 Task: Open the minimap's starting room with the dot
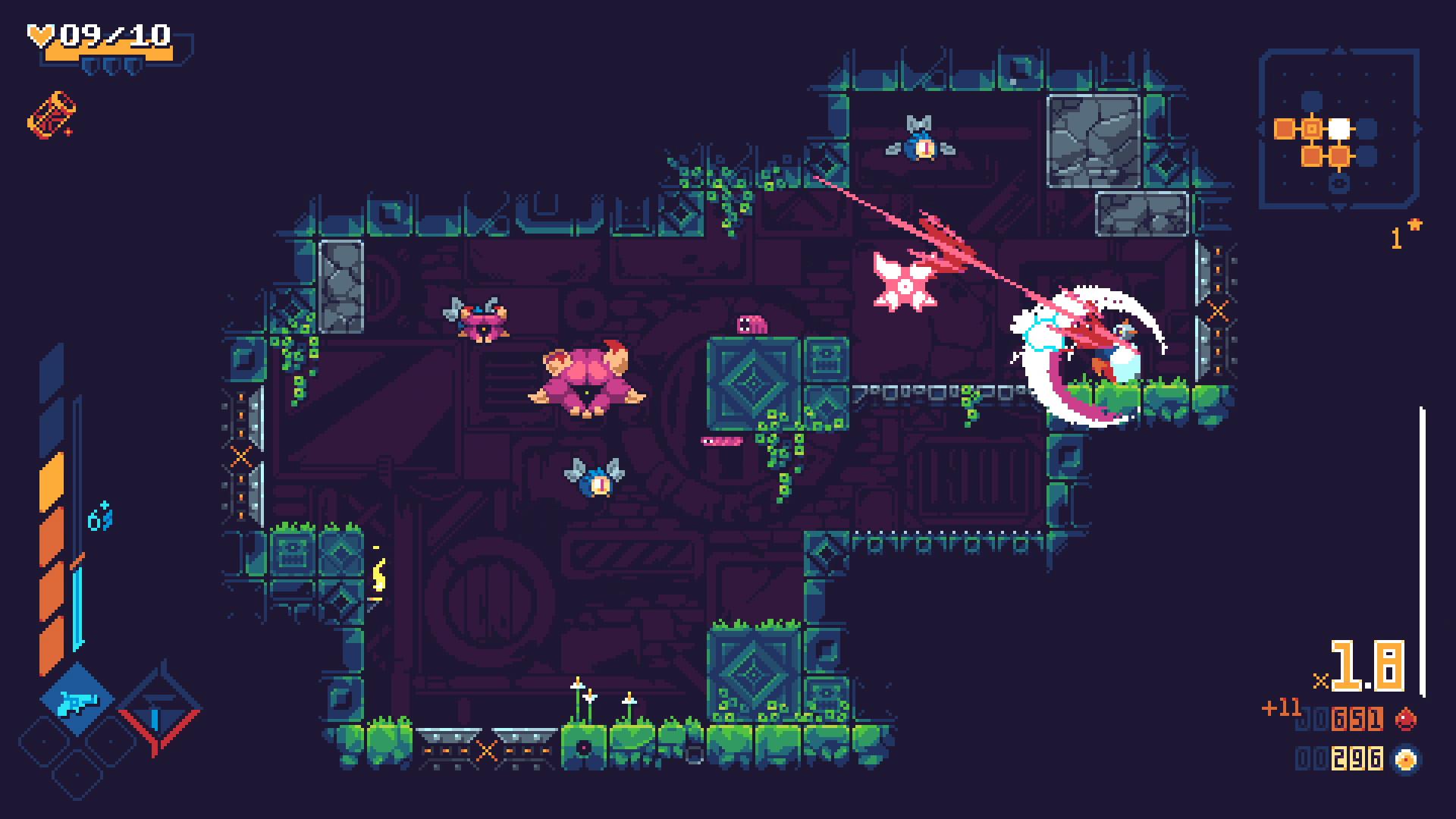[1312, 127]
